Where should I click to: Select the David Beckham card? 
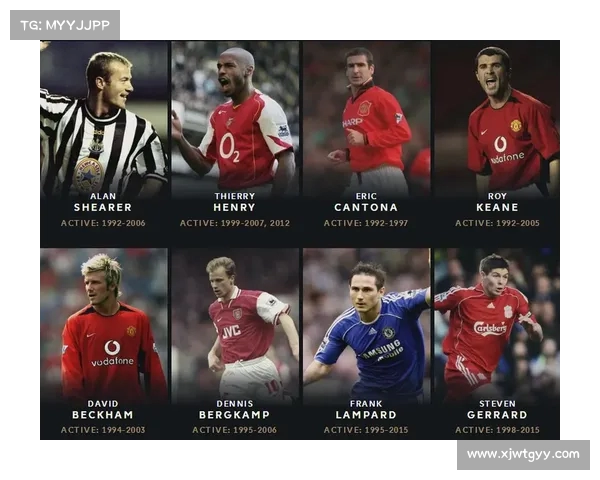[103, 345]
